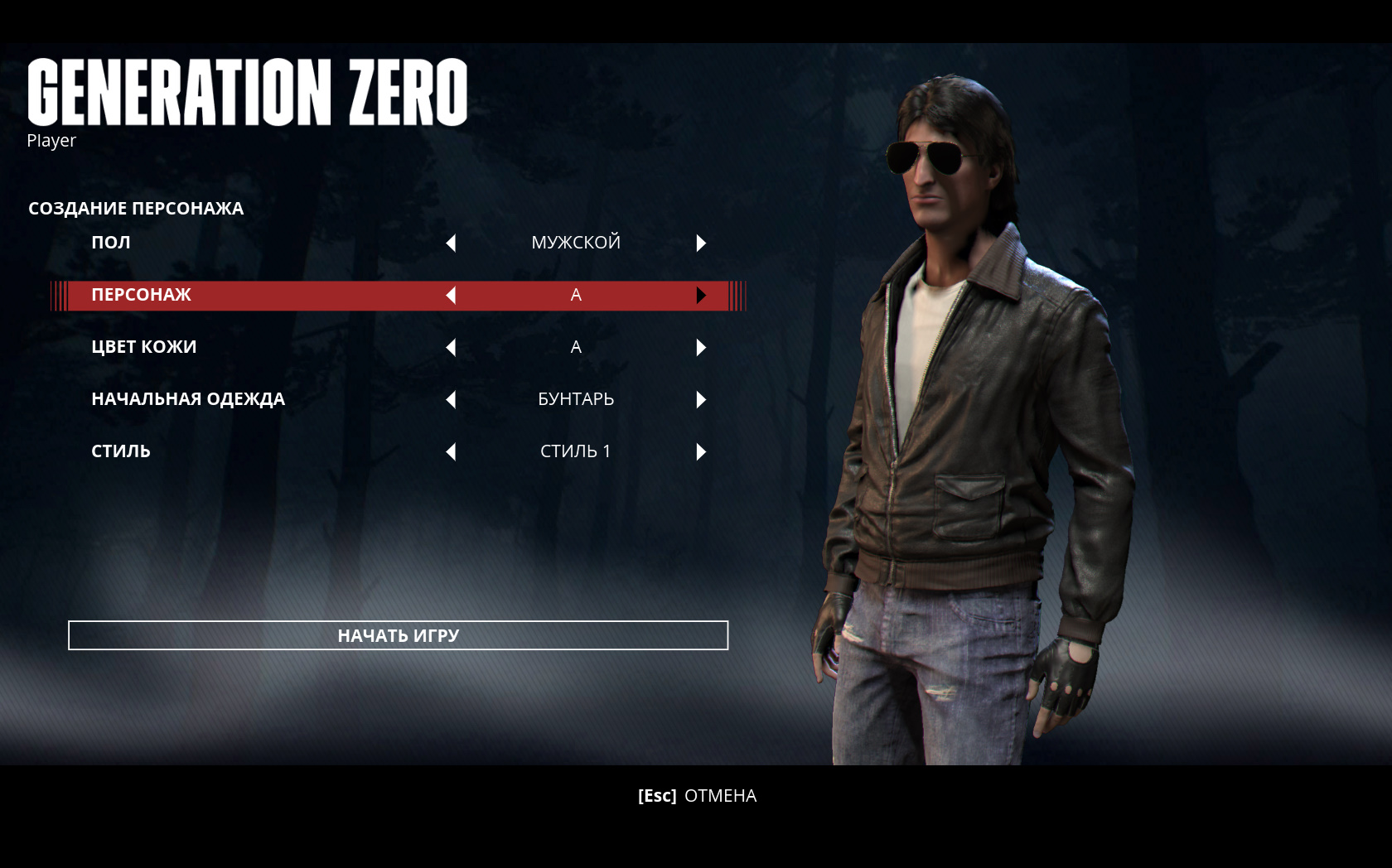Screen dimensions: 1392x868
Task: Start the game with НАЧАТЬ ИГРУ
Action: pyautogui.click(x=398, y=635)
